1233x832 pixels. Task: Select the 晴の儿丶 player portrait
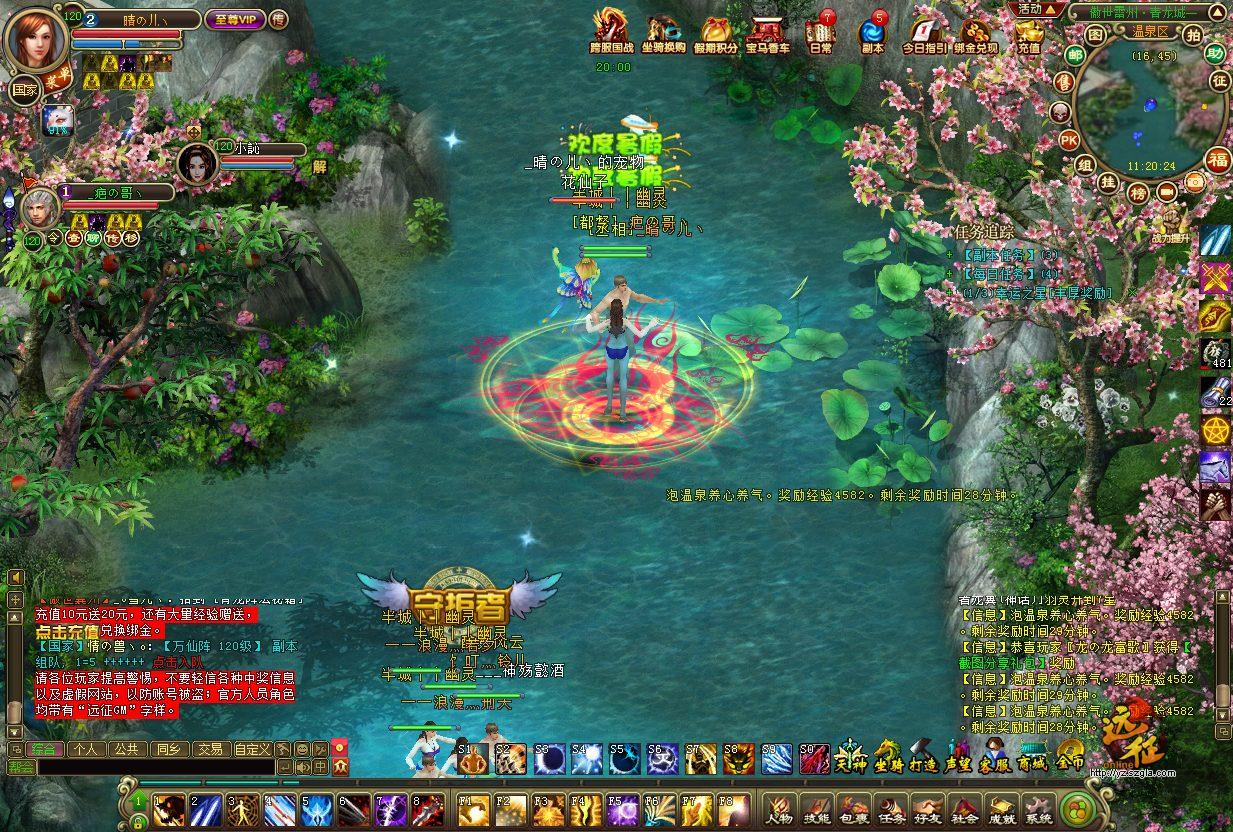click(36, 38)
